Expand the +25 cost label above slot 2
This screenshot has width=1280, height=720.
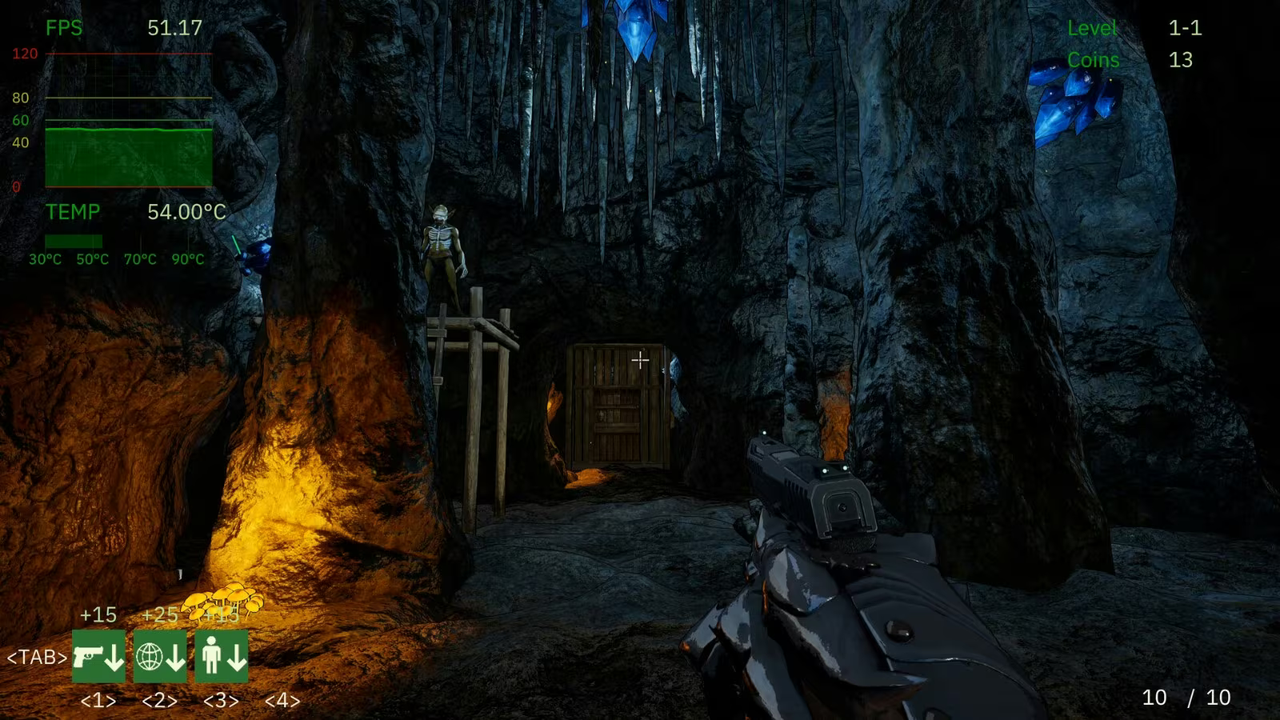pyautogui.click(x=161, y=615)
